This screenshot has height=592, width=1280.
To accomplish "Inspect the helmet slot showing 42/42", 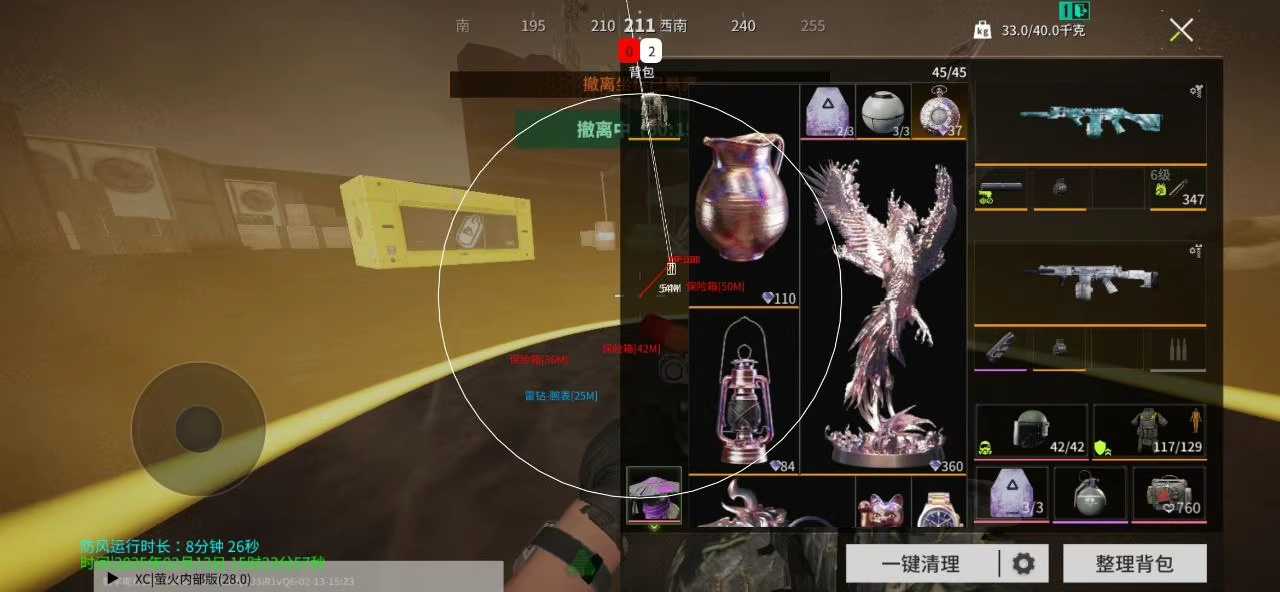I will [x=1031, y=432].
